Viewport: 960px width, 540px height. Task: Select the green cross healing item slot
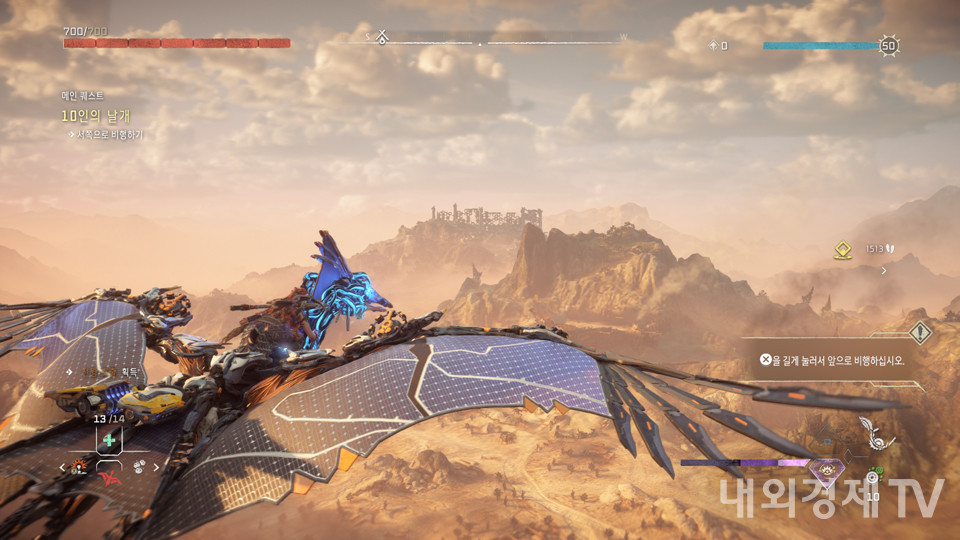[109, 440]
